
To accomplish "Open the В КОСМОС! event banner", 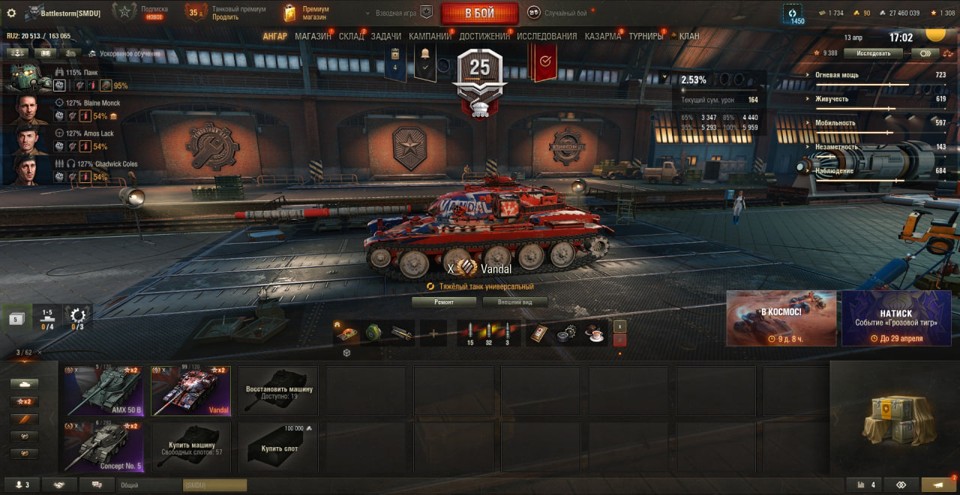I will [781, 318].
